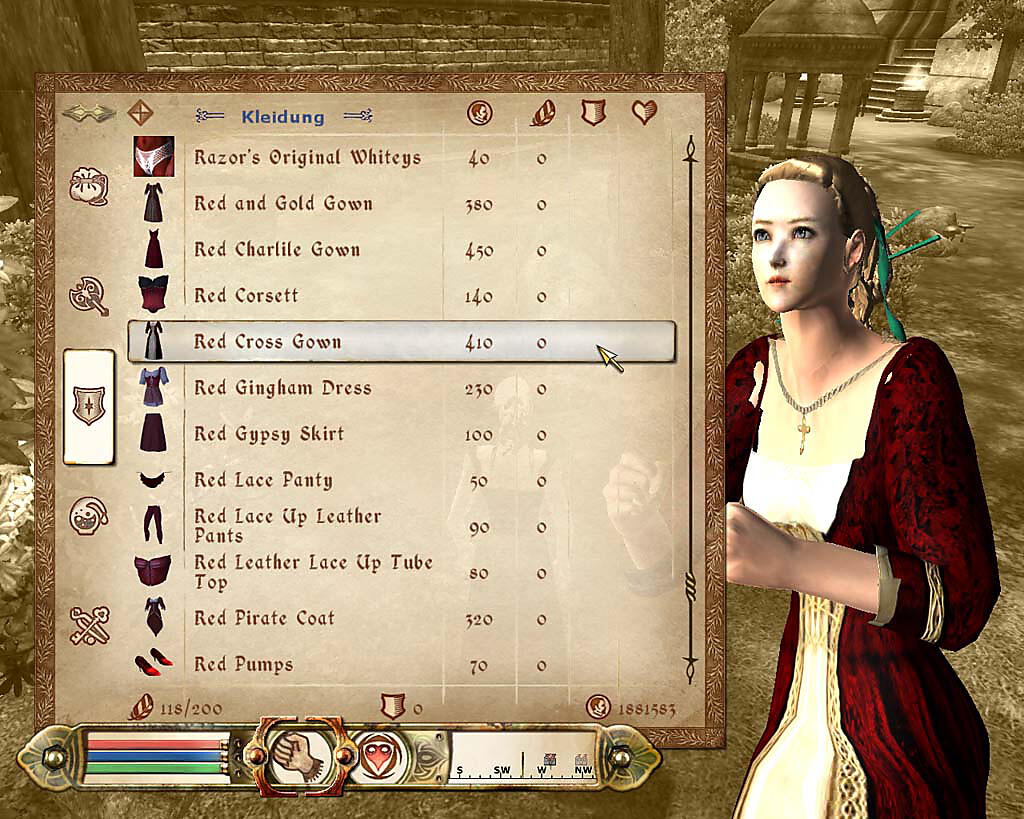Choose the Red Charlile Gown

coord(276,250)
